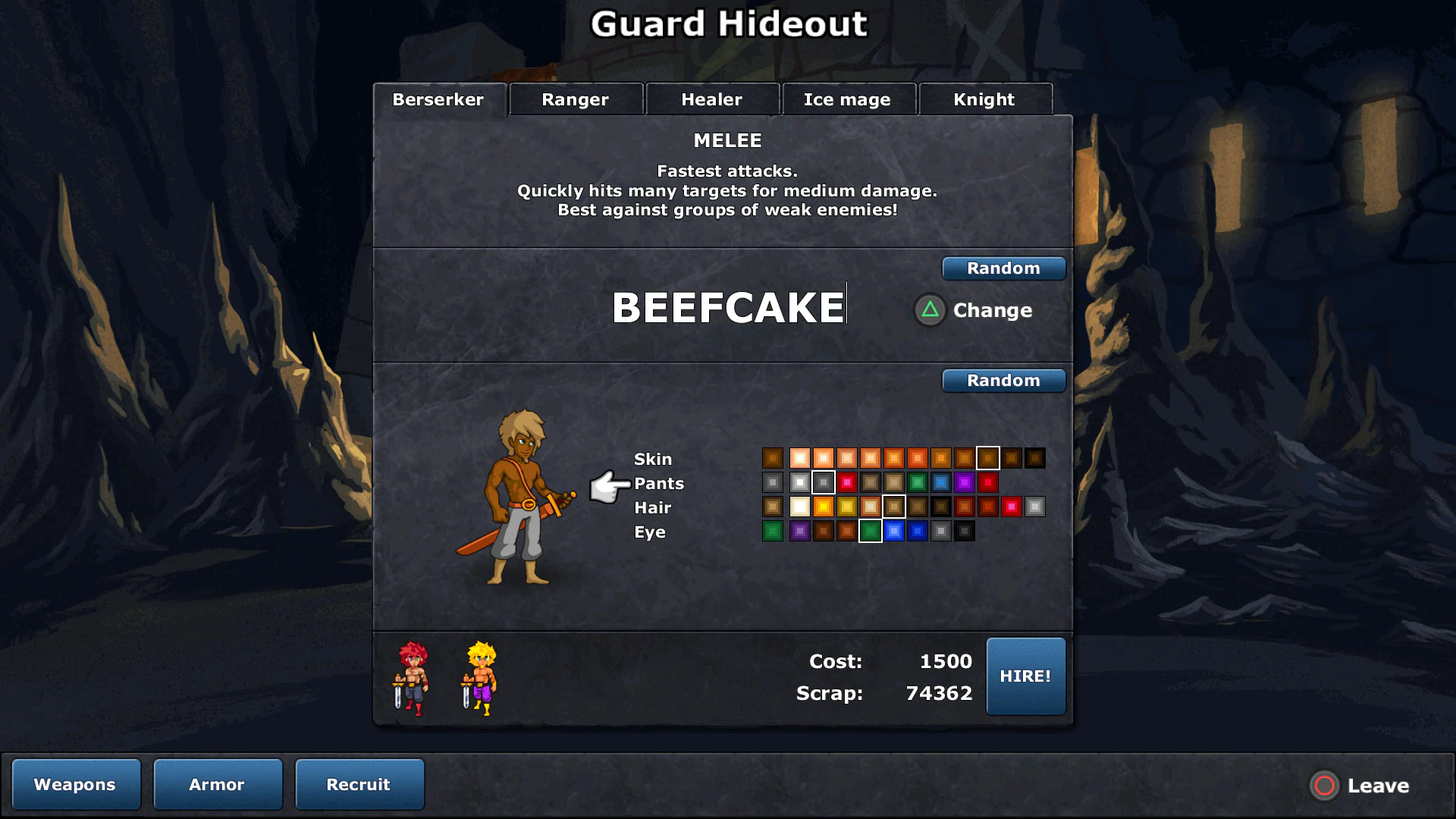This screenshot has width=1456, height=819.
Task: Click the red berserker preview thumbnail
Action: tap(413, 679)
